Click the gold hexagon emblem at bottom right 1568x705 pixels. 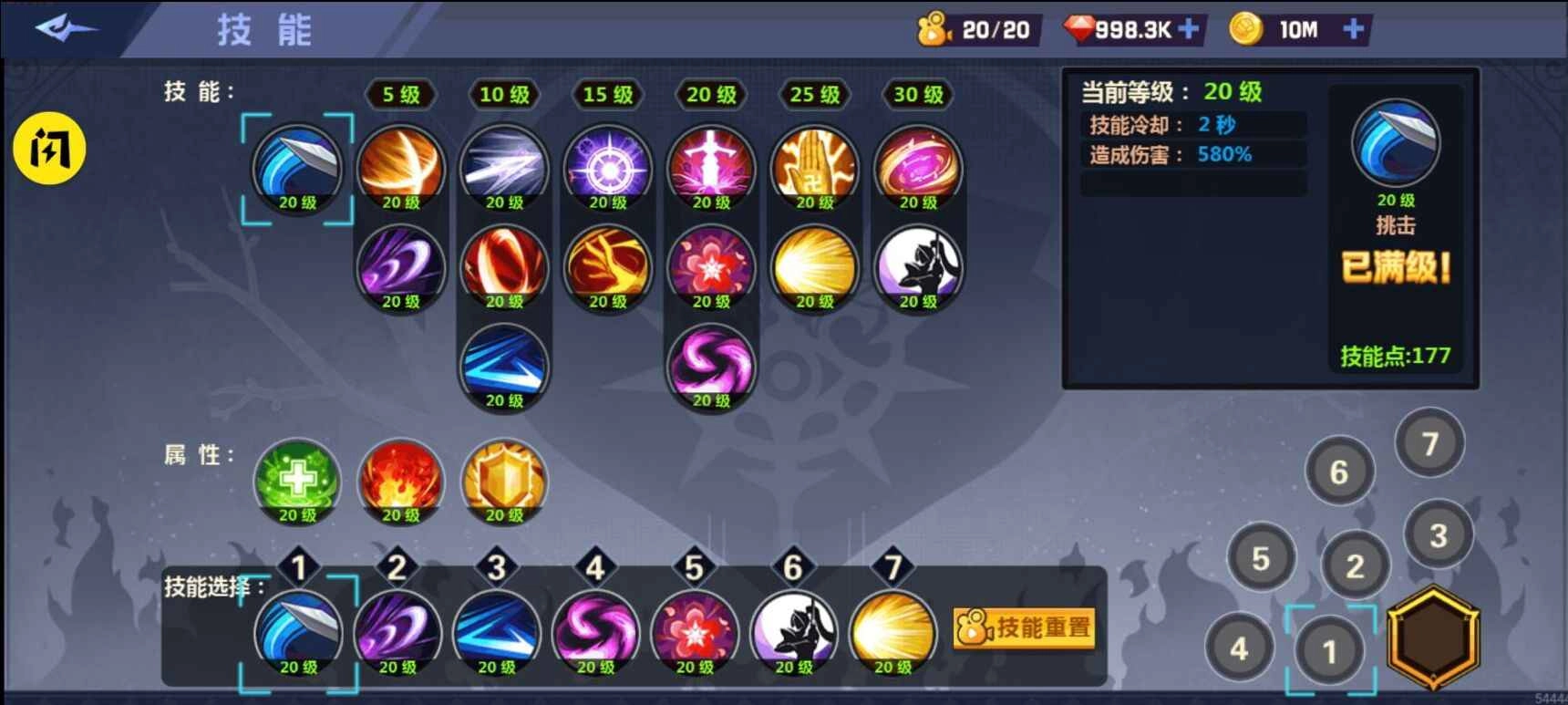1431,638
